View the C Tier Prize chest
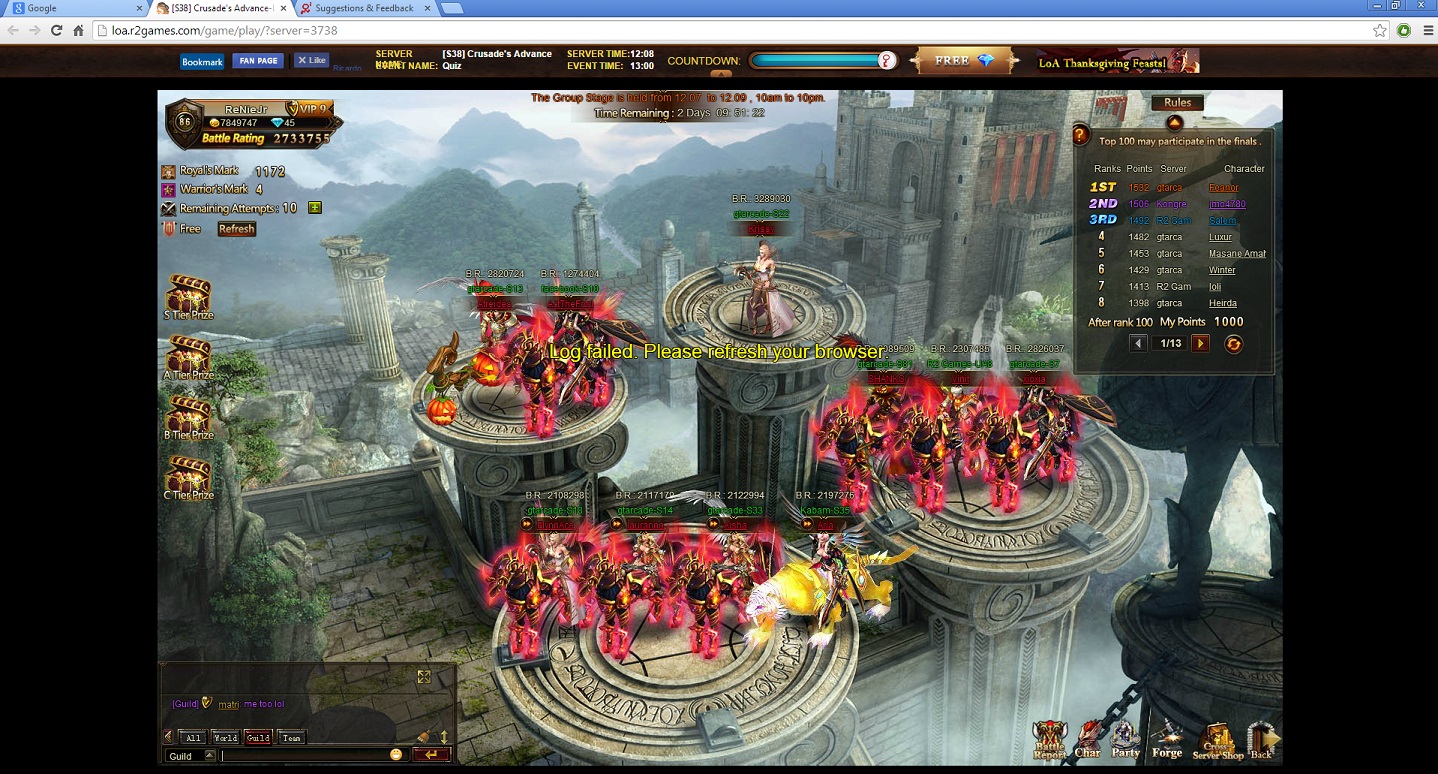Viewport: 1438px width, 774px height. 188,476
